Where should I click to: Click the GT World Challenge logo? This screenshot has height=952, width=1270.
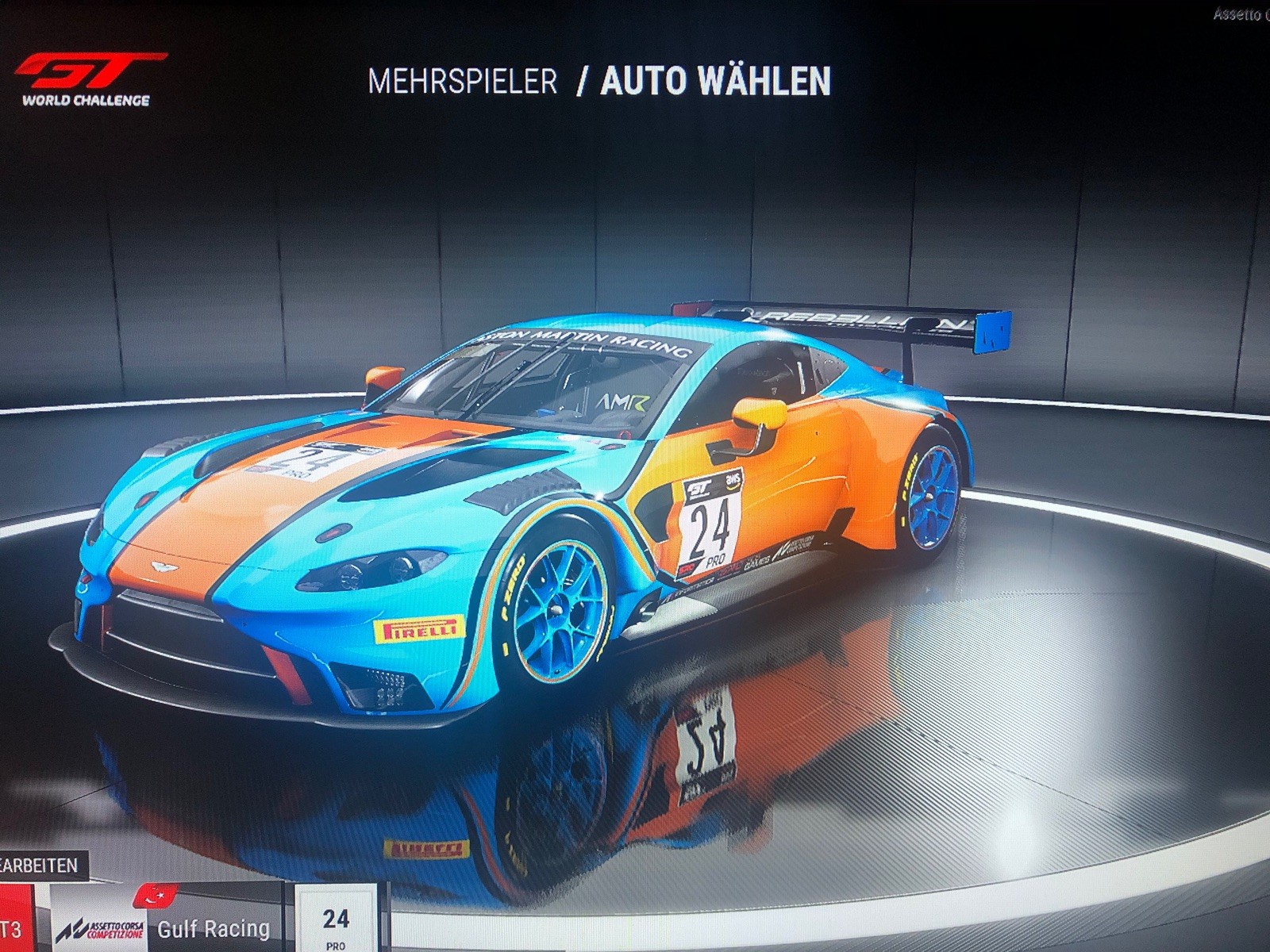[87, 79]
